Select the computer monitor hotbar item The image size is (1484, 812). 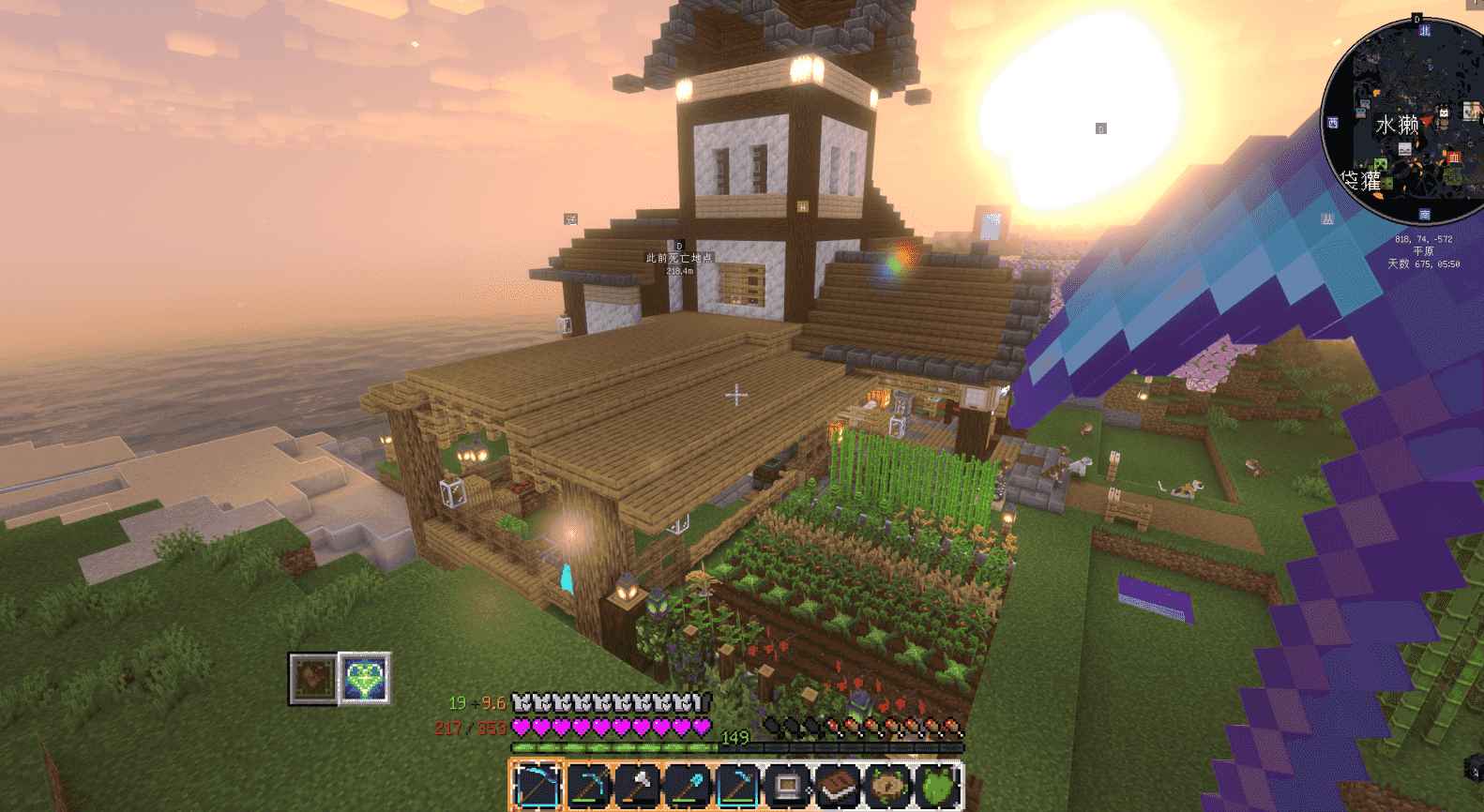coord(787,785)
